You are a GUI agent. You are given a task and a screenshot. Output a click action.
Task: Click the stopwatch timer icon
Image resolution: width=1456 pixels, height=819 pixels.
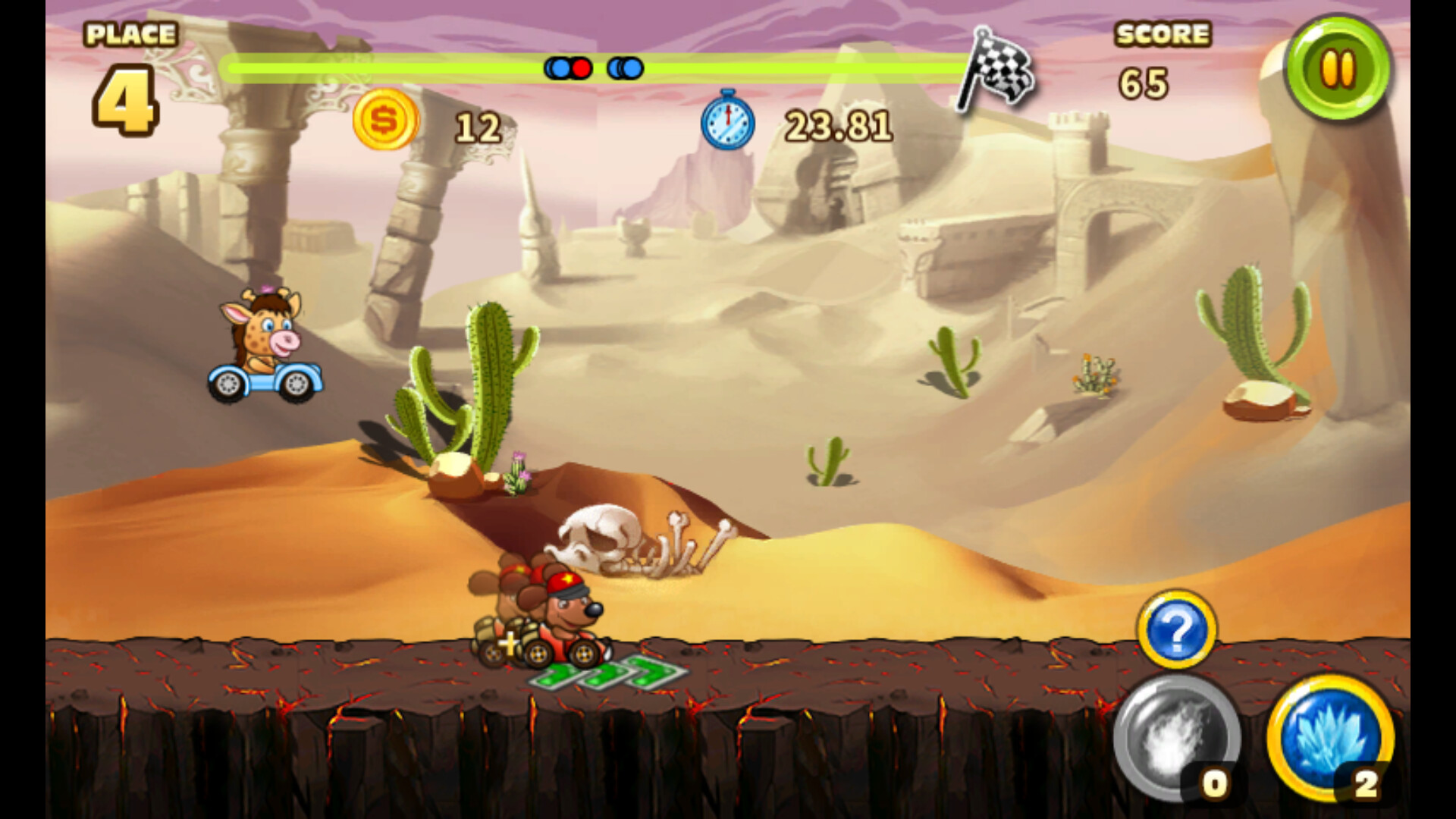pyautogui.click(x=726, y=123)
